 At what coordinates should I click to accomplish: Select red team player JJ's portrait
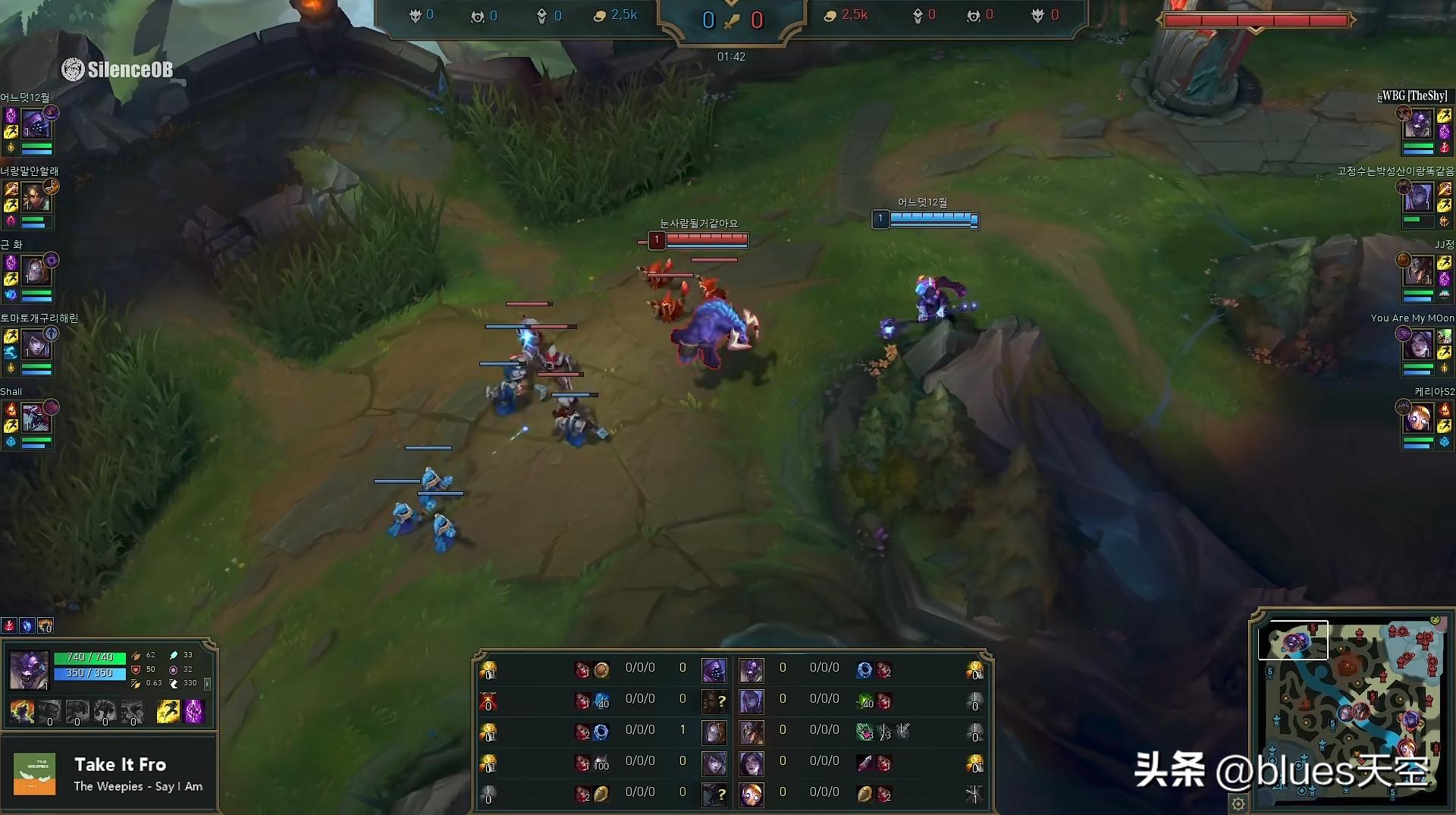tap(1418, 271)
